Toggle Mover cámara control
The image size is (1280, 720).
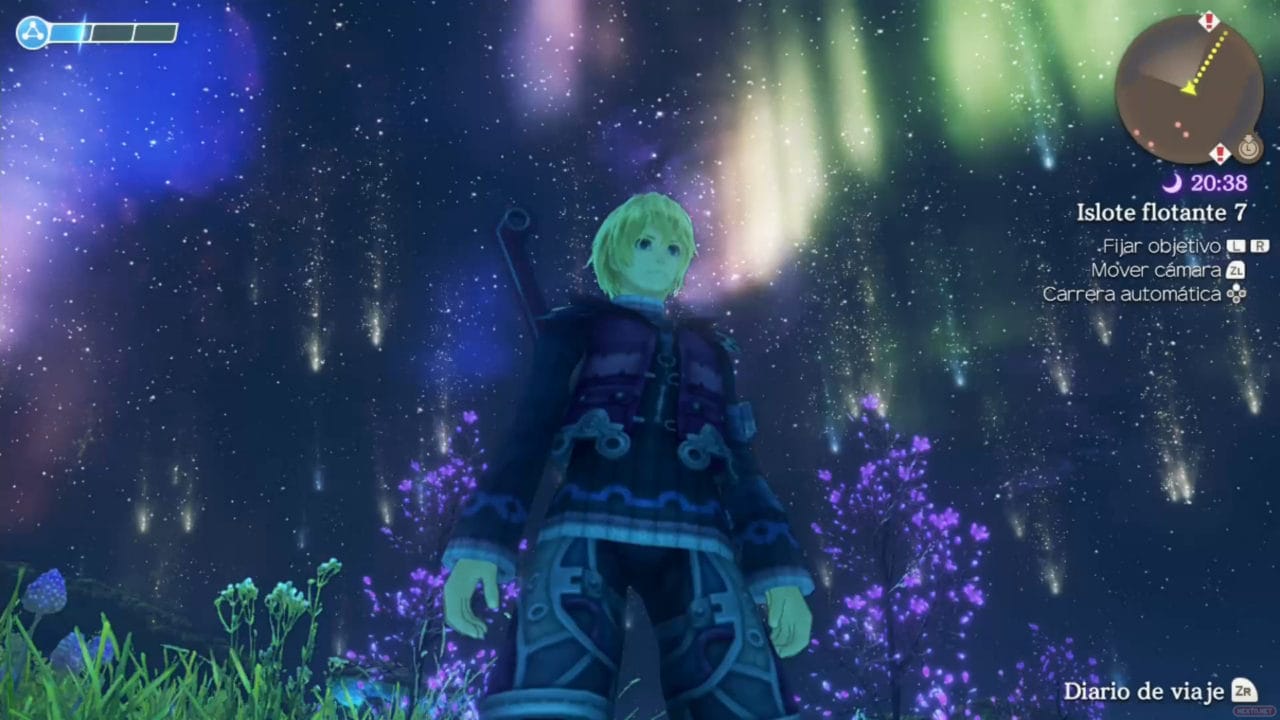pyautogui.click(x=1156, y=270)
